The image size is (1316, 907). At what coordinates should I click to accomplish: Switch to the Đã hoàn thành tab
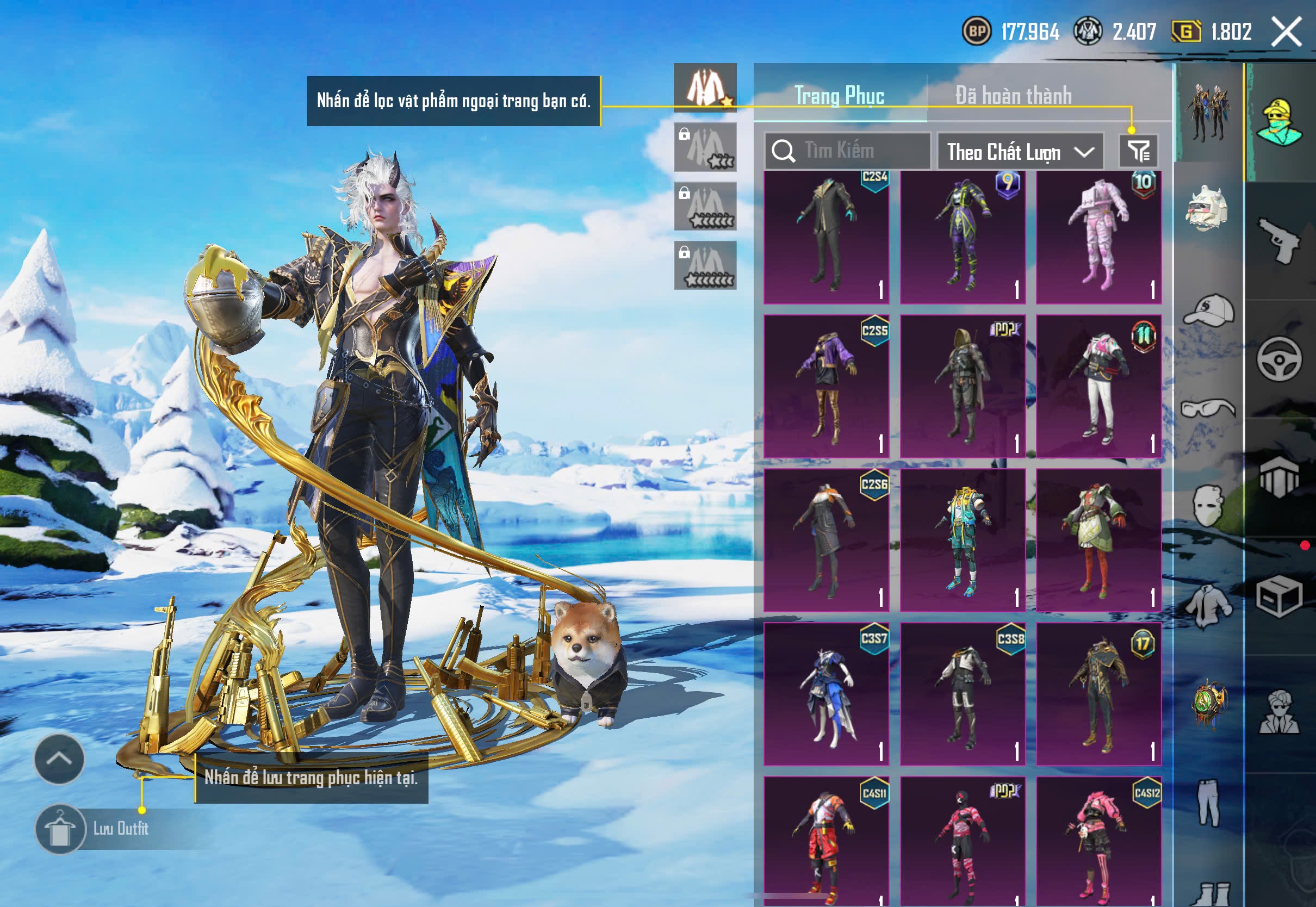coord(1013,96)
